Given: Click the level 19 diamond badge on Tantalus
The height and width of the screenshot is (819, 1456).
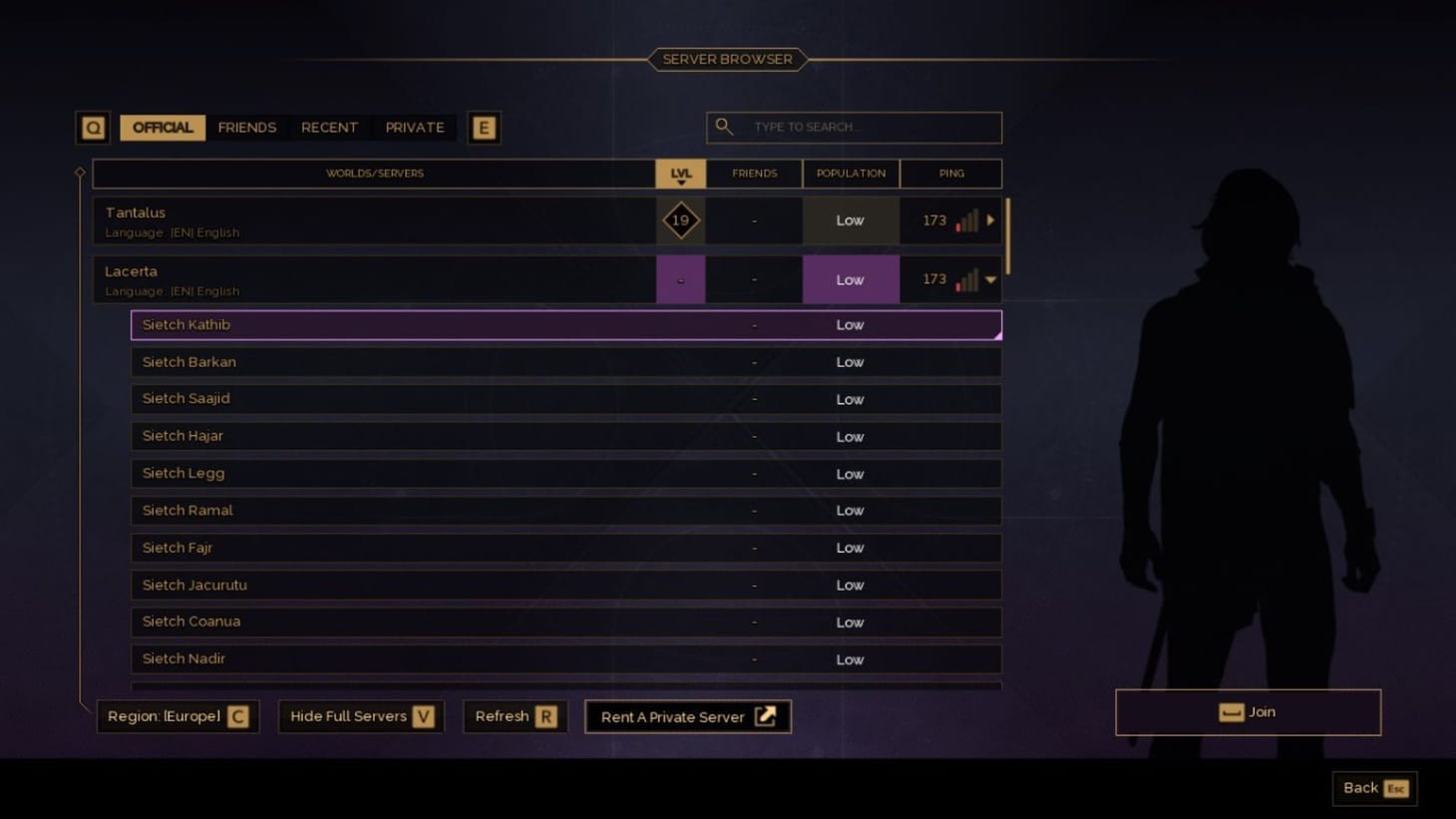Looking at the screenshot, I should [680, 219].
